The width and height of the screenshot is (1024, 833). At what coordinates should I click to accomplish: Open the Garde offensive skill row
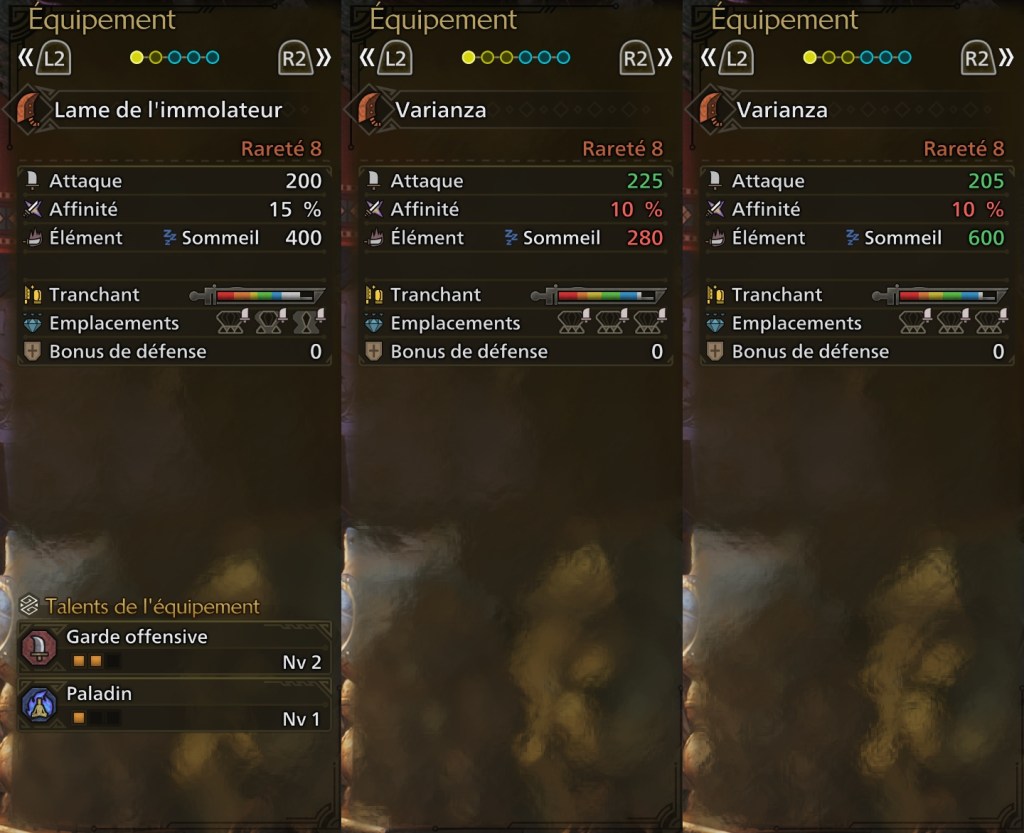(175, 648)
